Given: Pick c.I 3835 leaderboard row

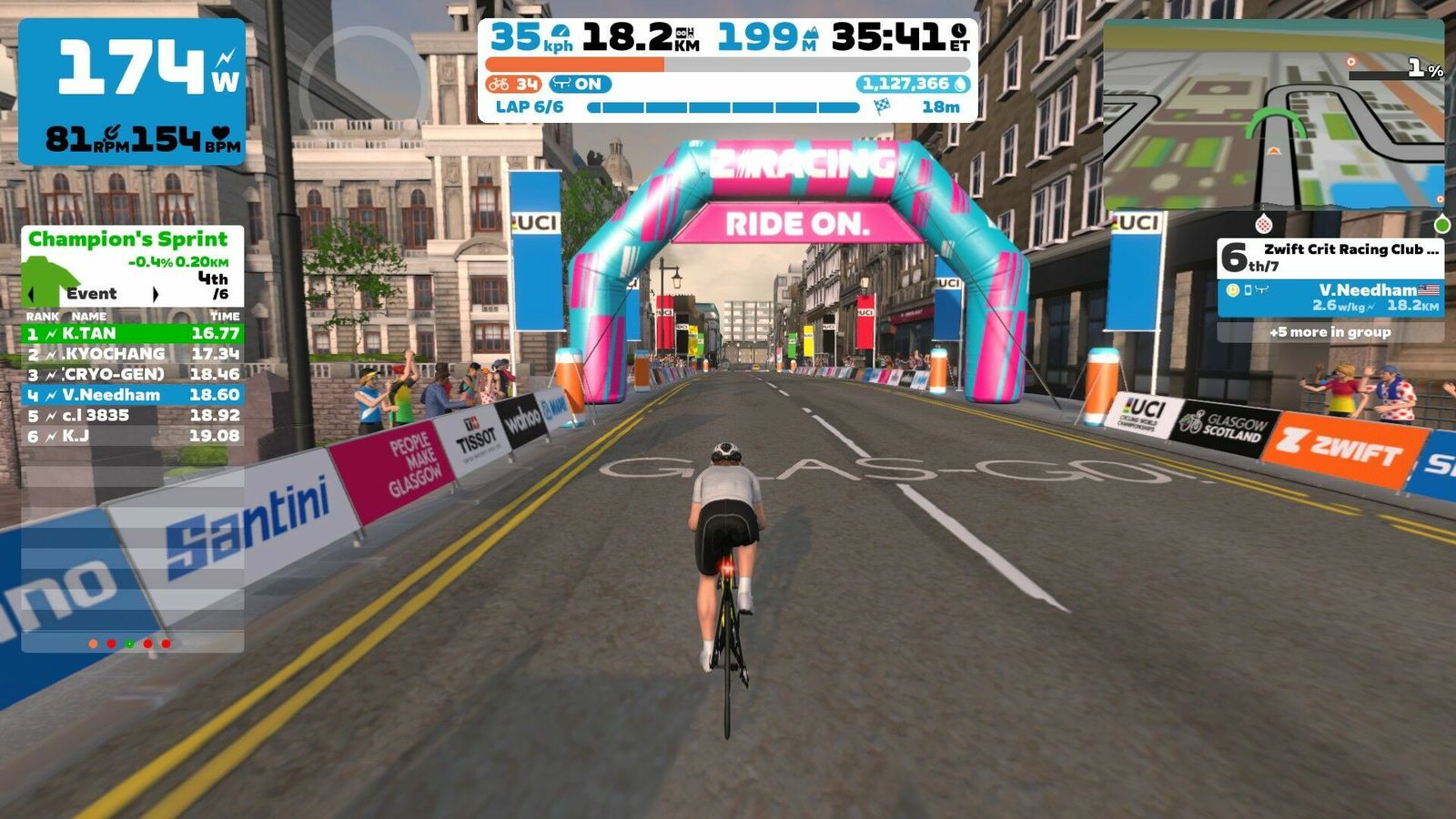Looking at the screenshot, I should [x=132, y=416].
